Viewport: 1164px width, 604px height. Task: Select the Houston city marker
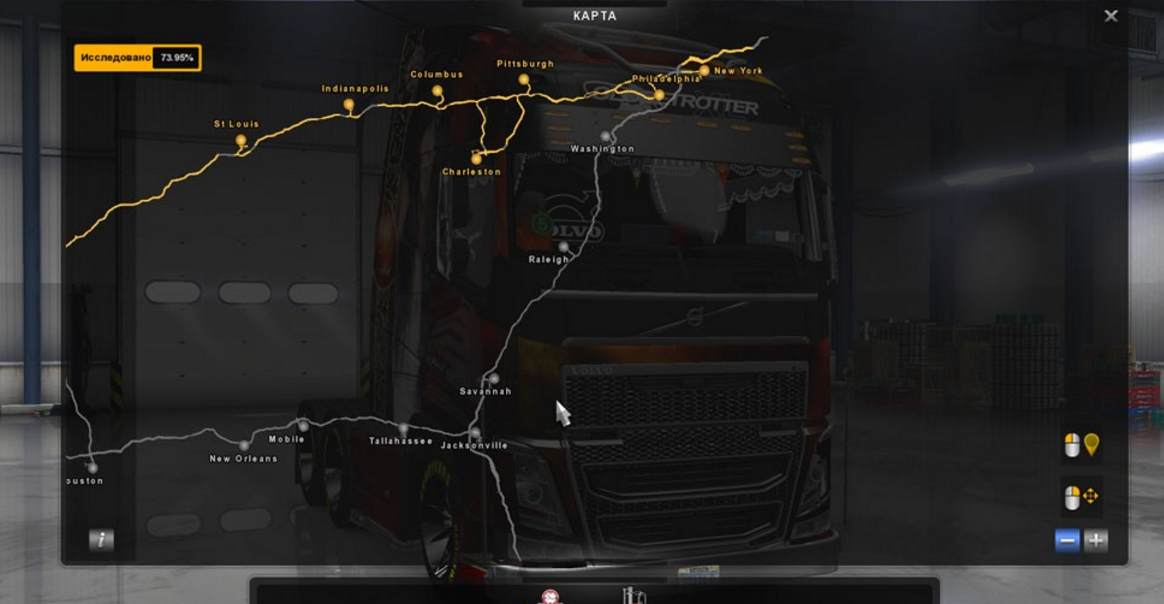pos(92,467)
